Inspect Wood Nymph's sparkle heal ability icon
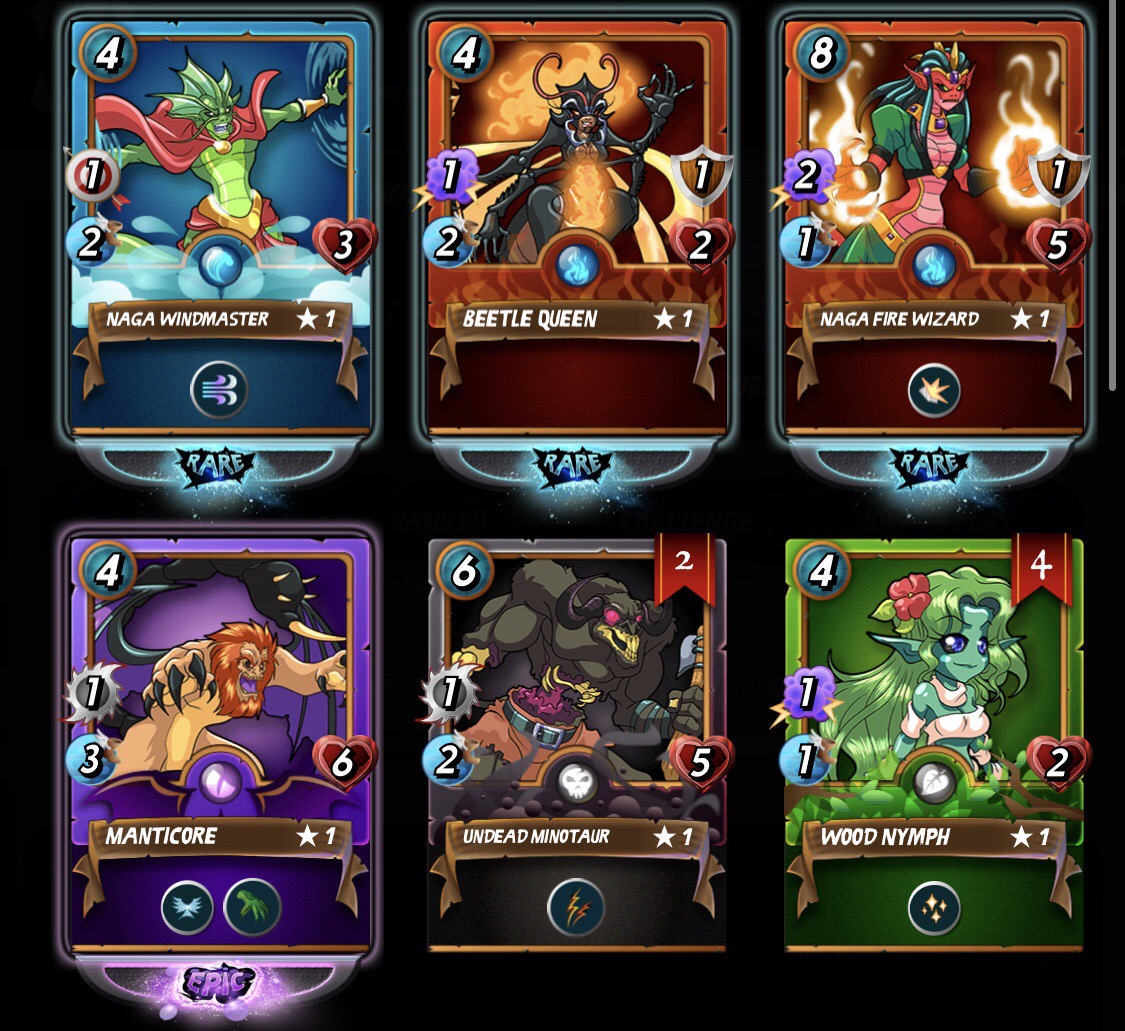Screen dimensions: 1125x1031 tap(934, 908)
